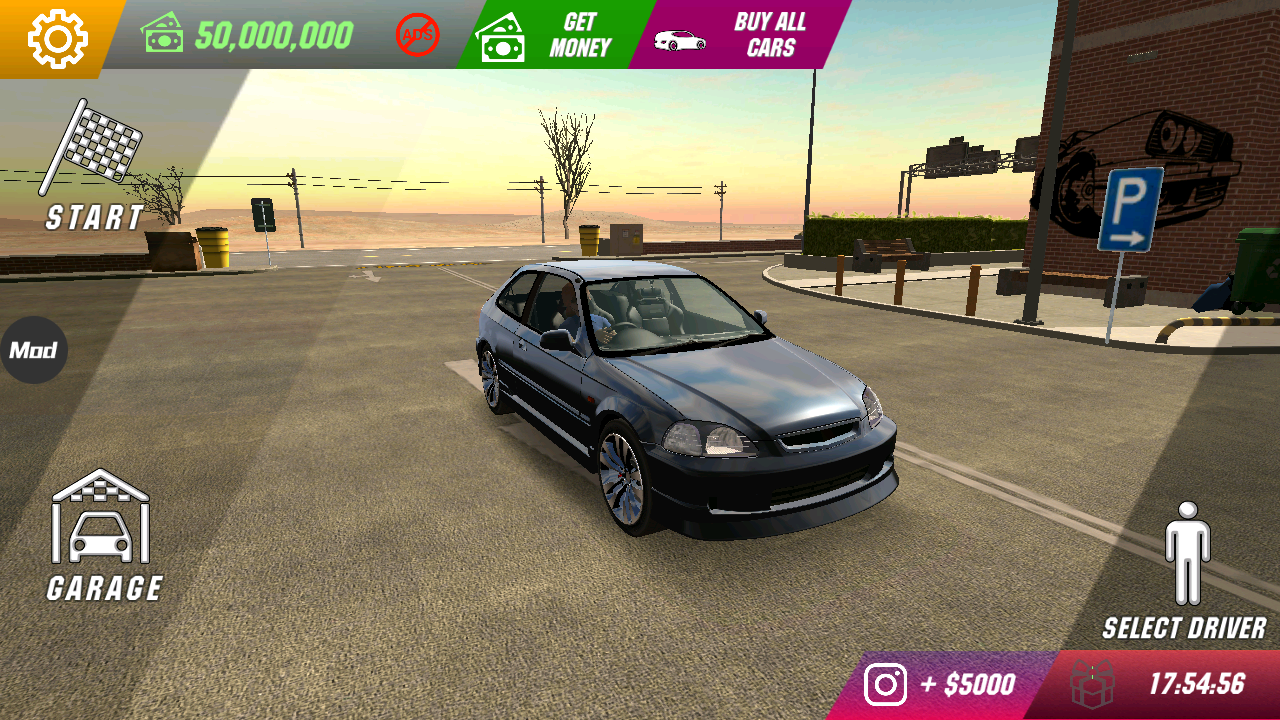The height and width of the screenshot is (720, 1280).
Task: Enter the Garage
Action: pos(103,535)
